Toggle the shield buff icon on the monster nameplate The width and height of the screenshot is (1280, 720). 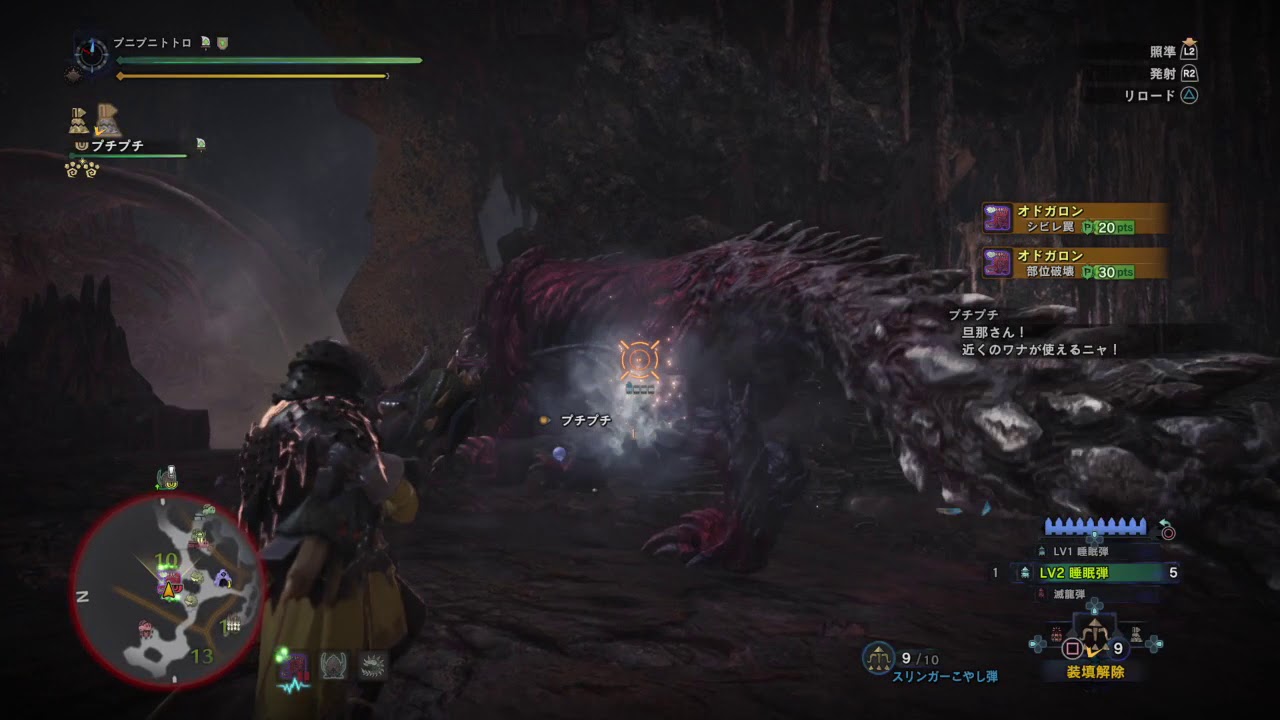pos(223,43)
